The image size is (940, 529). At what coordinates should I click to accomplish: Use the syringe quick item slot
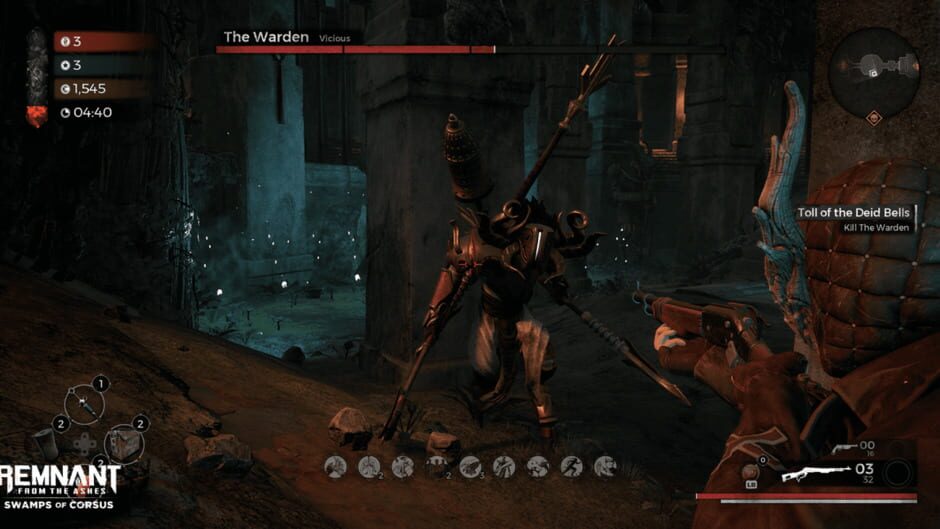click(x=86, y=405)
